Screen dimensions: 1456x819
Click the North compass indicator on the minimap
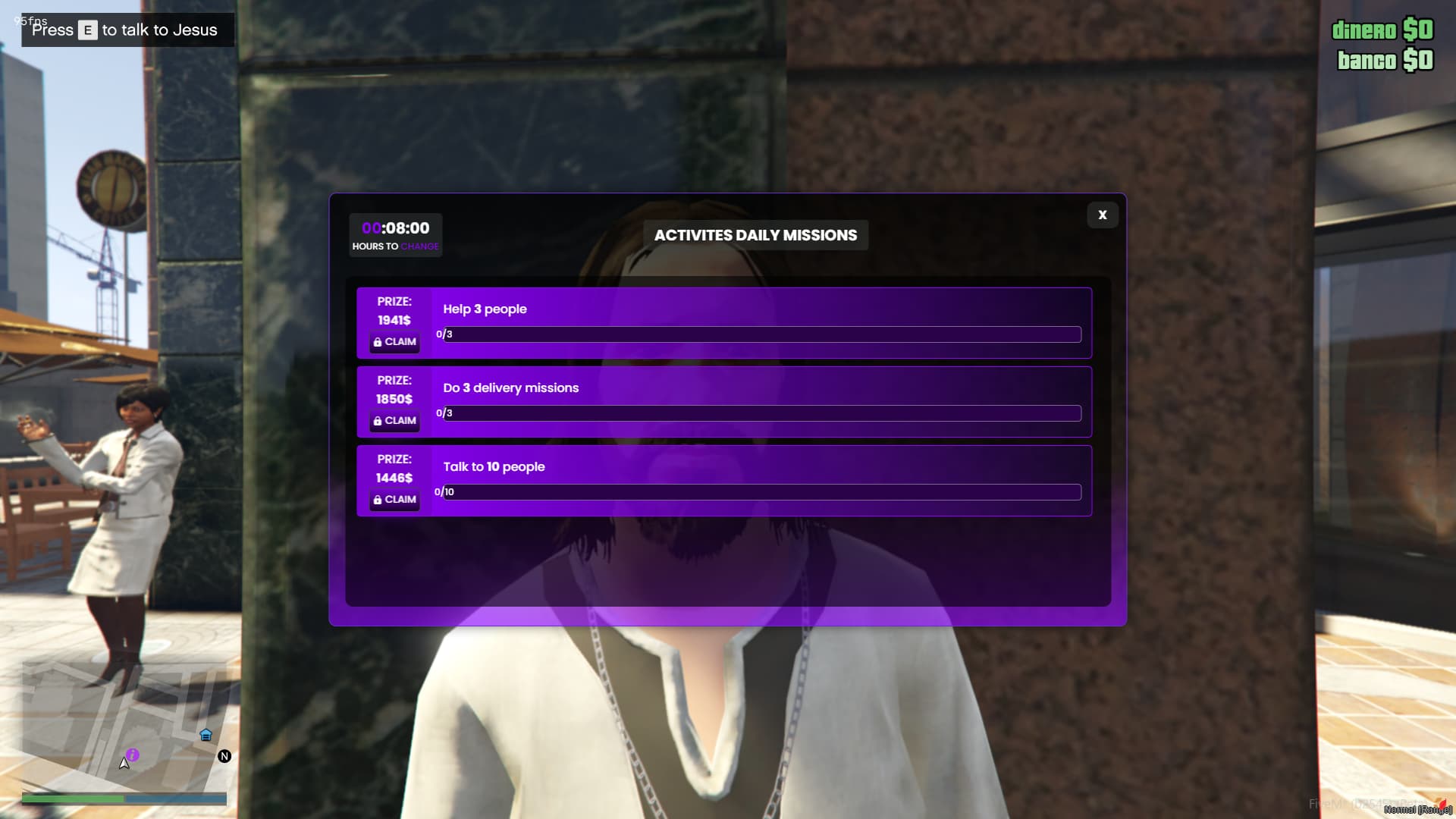[224, 756]
